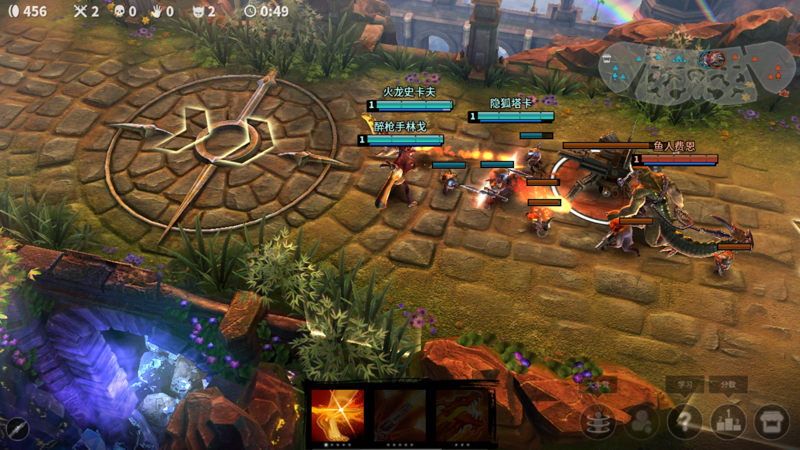Tap the team ping button
Screen dimensions: 800x450
click(x=640, y=422)
